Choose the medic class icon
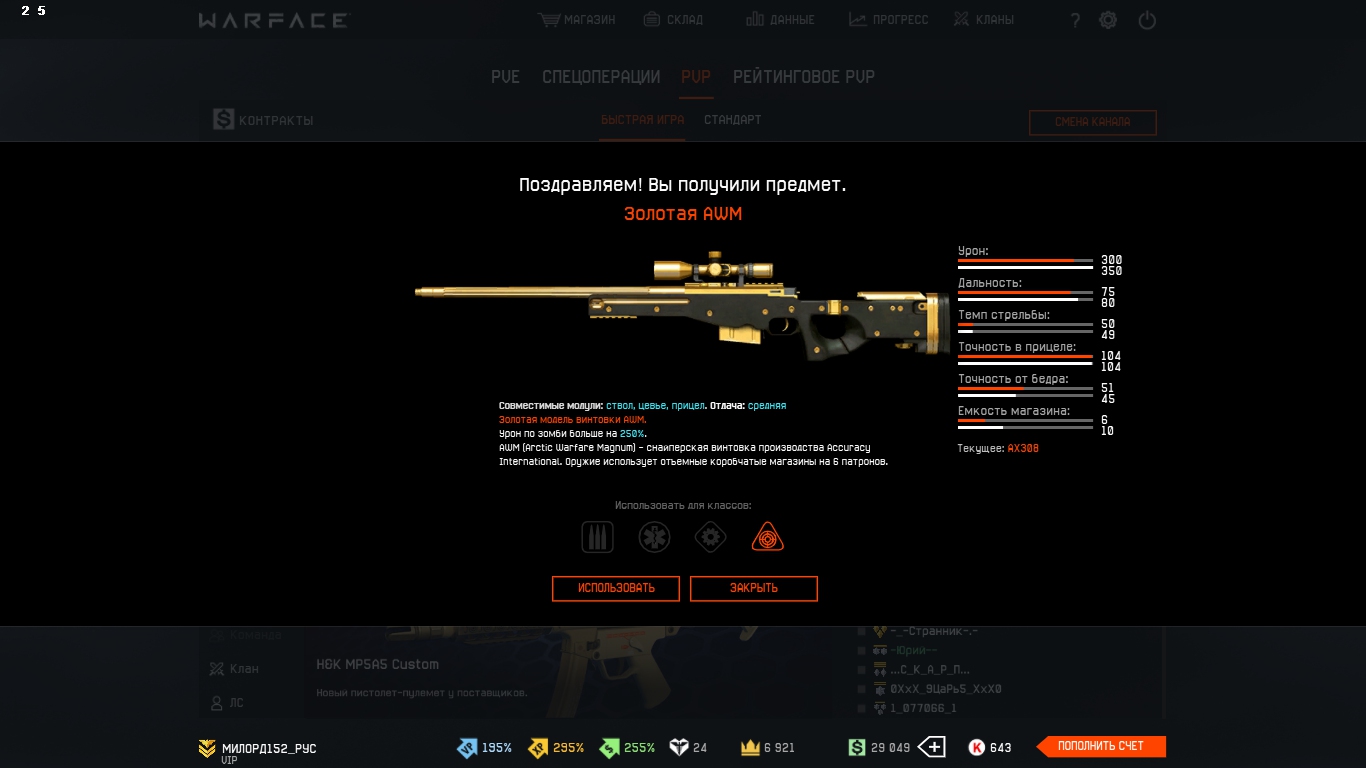The image size is (1366, 768). (654, 537)
